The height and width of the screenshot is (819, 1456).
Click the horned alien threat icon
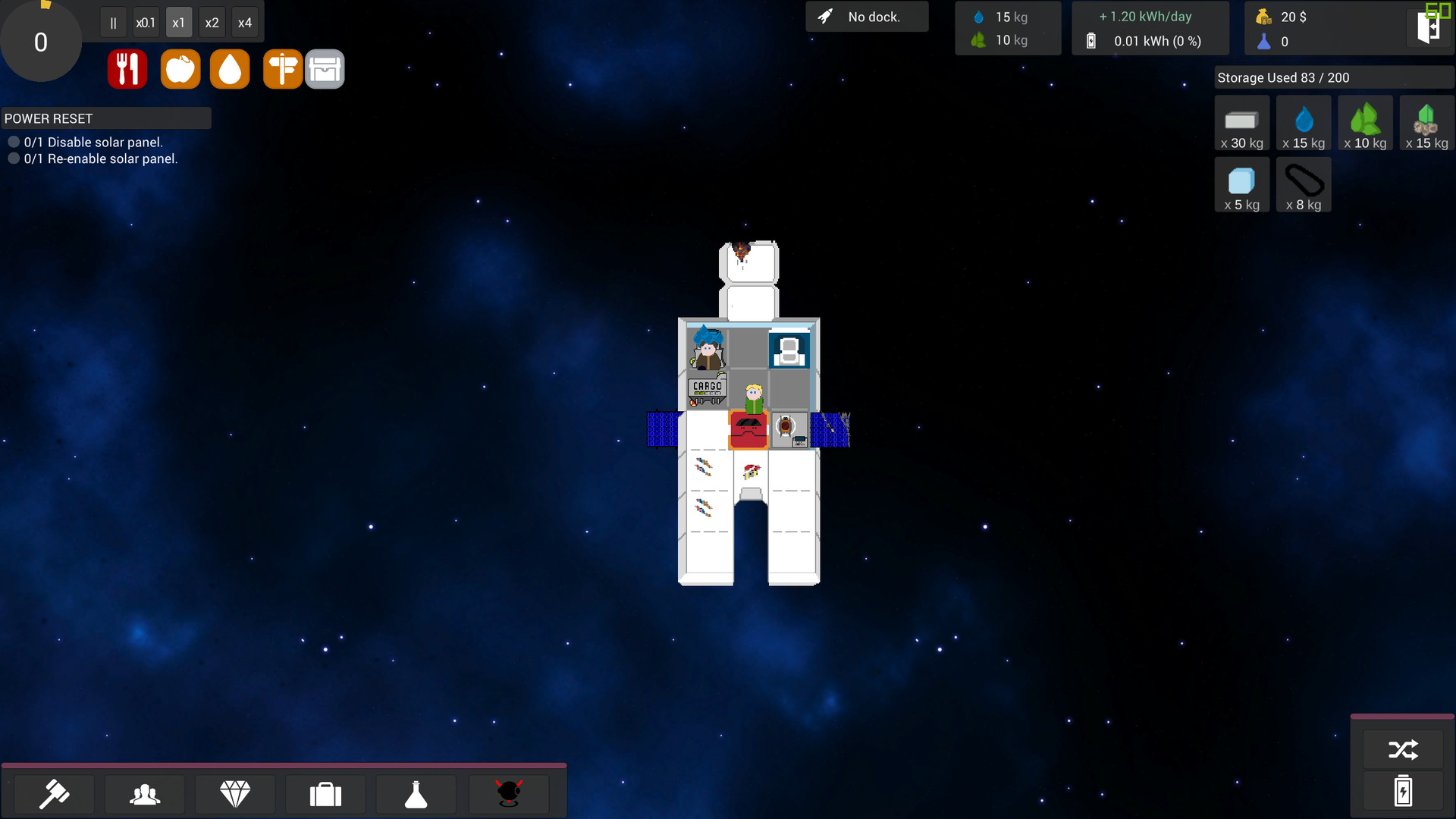[x=508, y=794]
